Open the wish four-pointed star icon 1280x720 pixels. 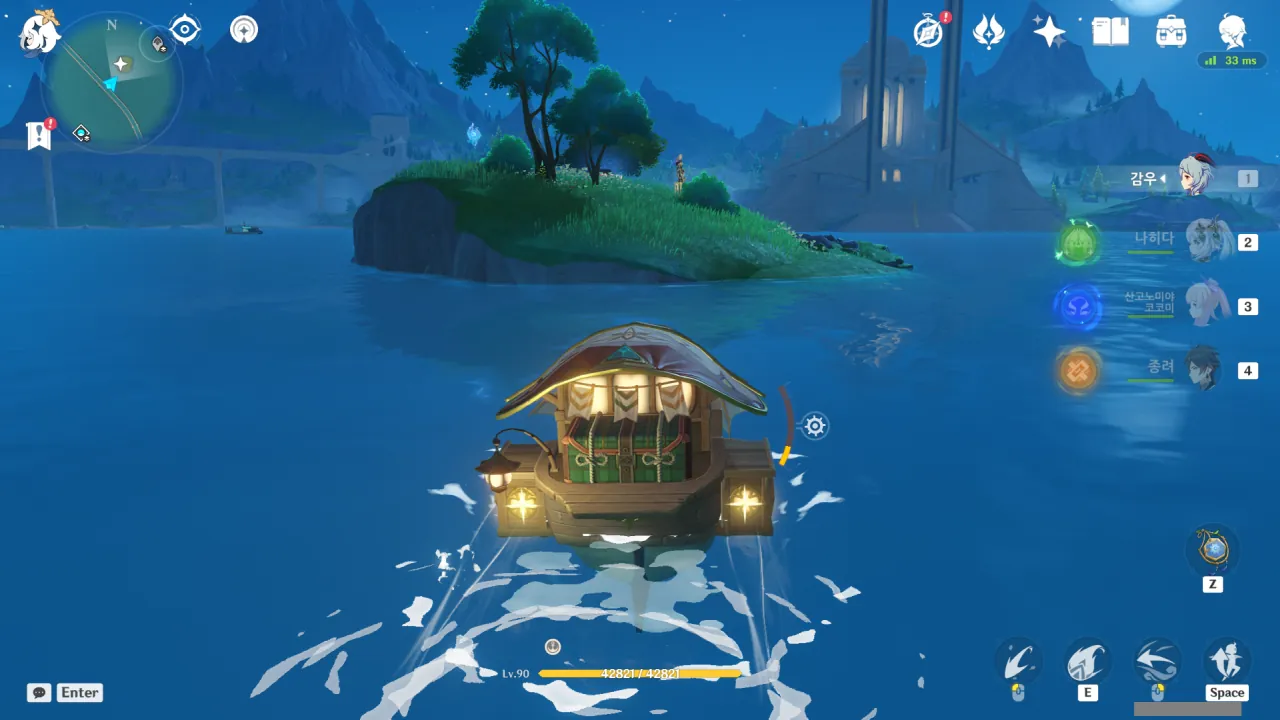click(1049, 32)
